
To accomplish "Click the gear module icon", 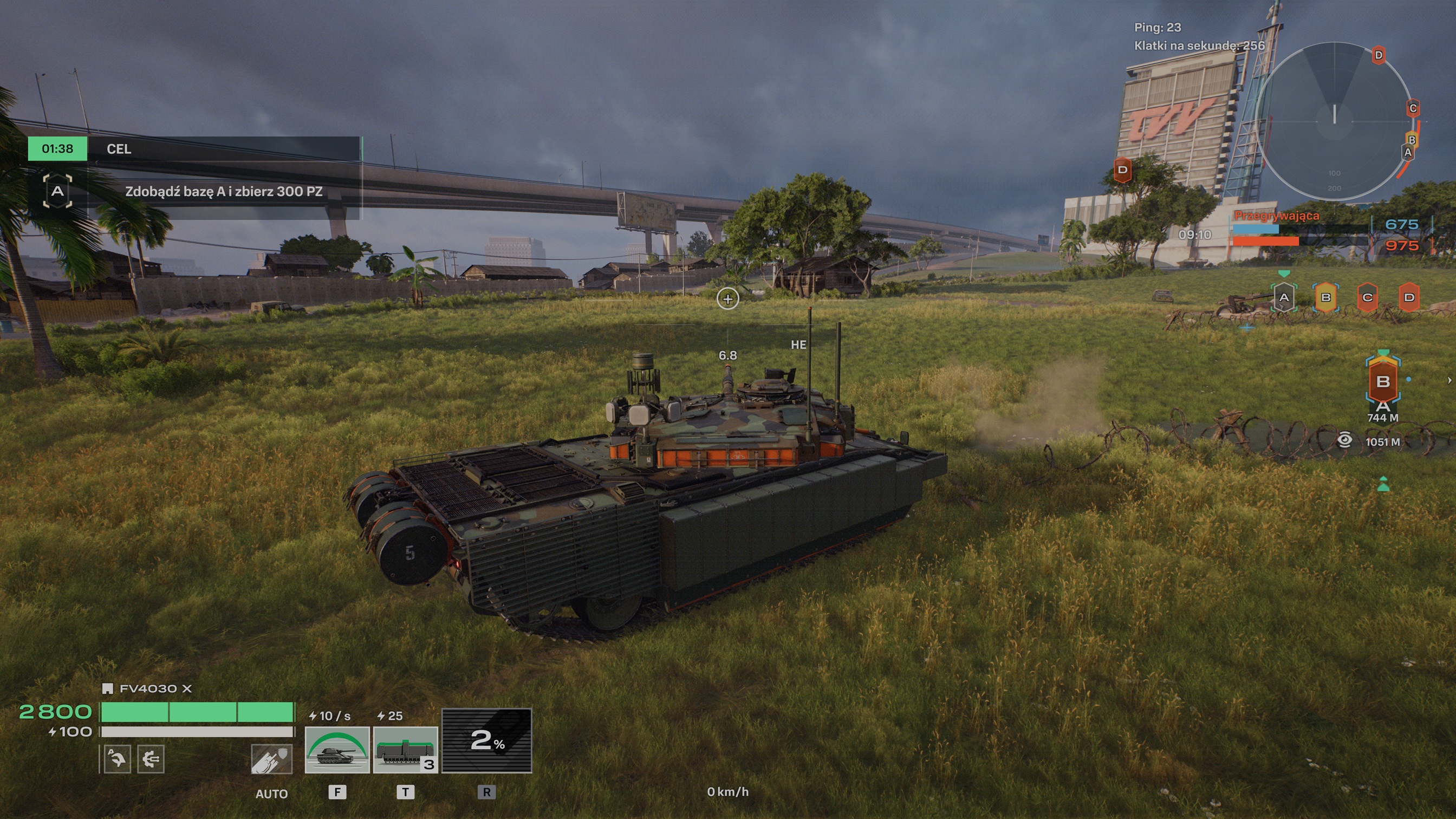I will coord(151,758).
